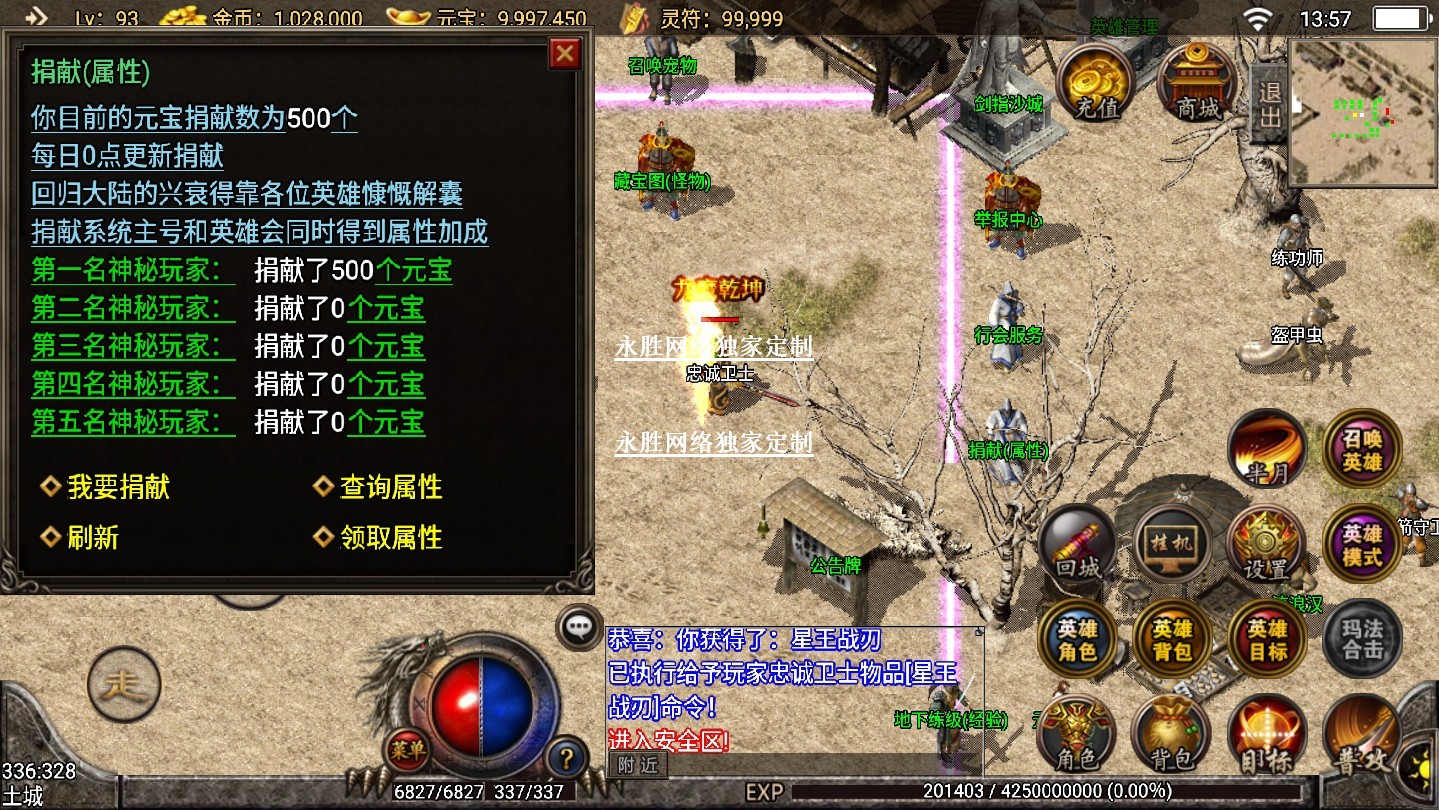Viewport: 1439px width, 810px height.
Task: Open the minimap
Action: (1362, 112)
